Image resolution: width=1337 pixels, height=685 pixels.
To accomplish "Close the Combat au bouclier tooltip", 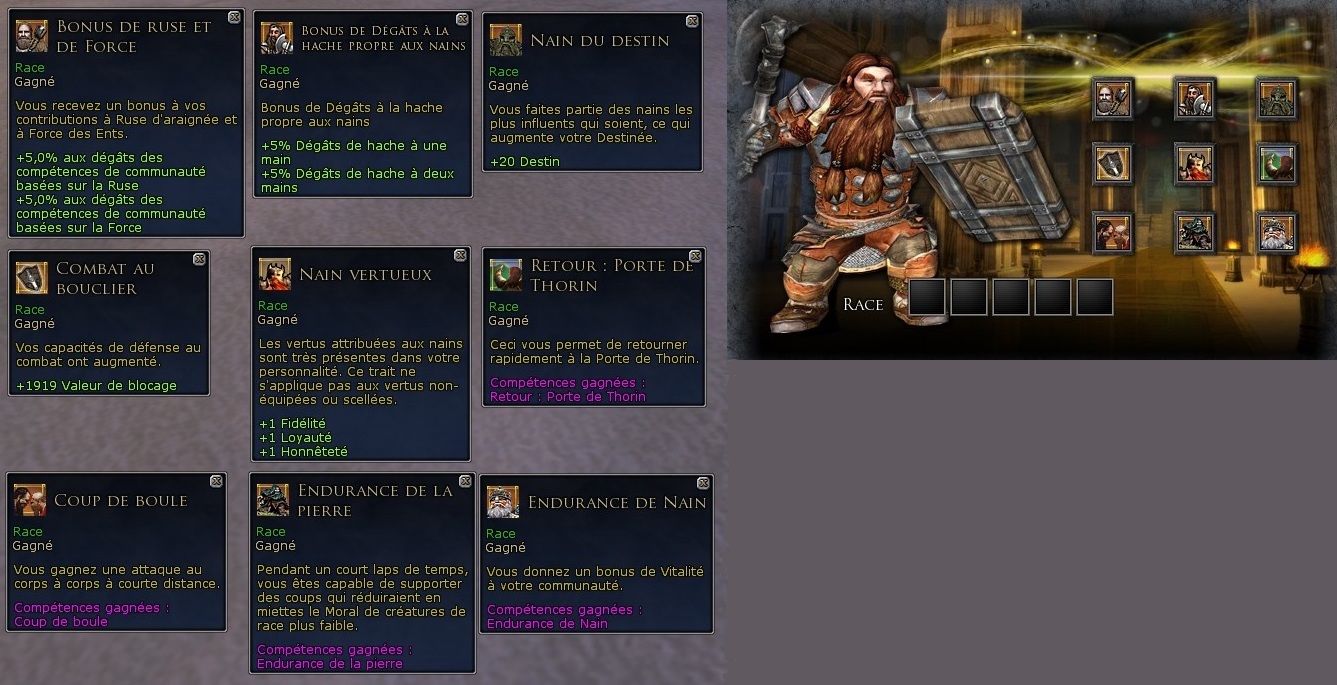I will click(x=199, y=258).
